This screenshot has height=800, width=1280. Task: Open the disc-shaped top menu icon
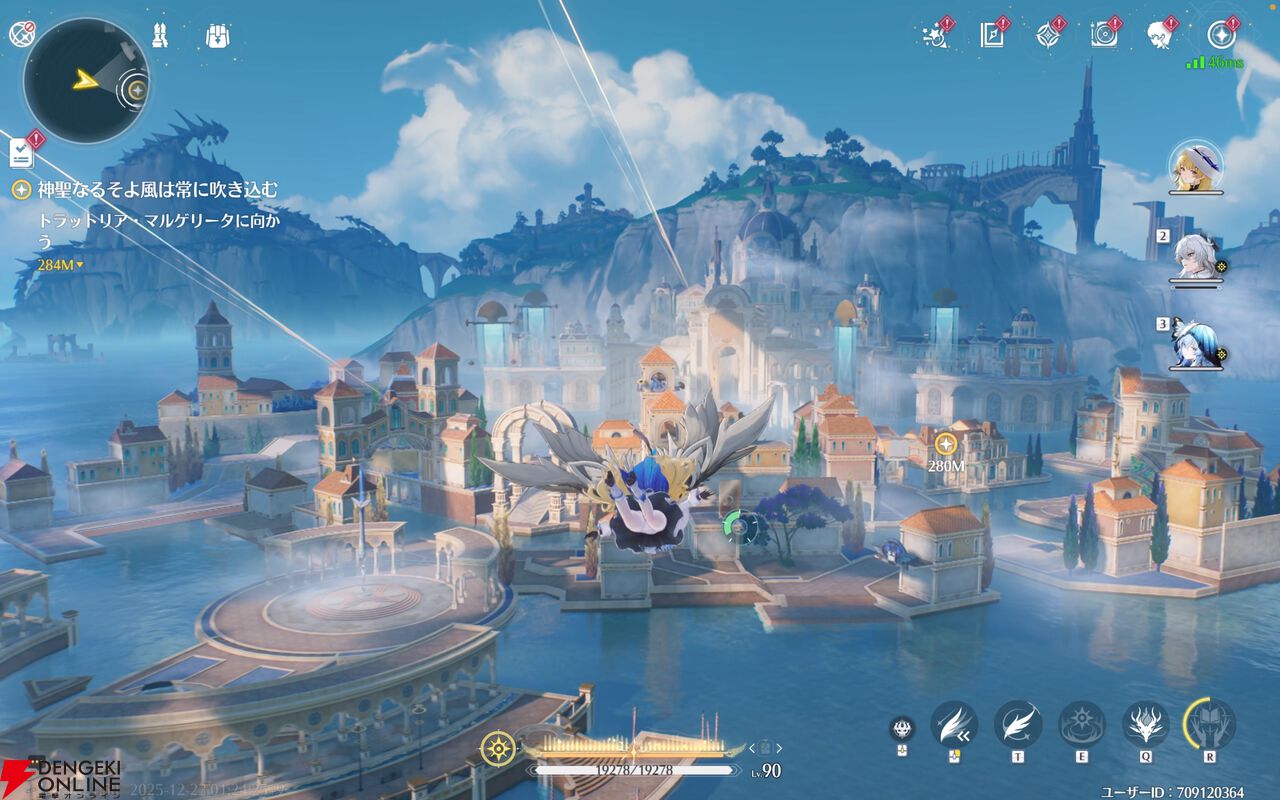pos(1104,35)
